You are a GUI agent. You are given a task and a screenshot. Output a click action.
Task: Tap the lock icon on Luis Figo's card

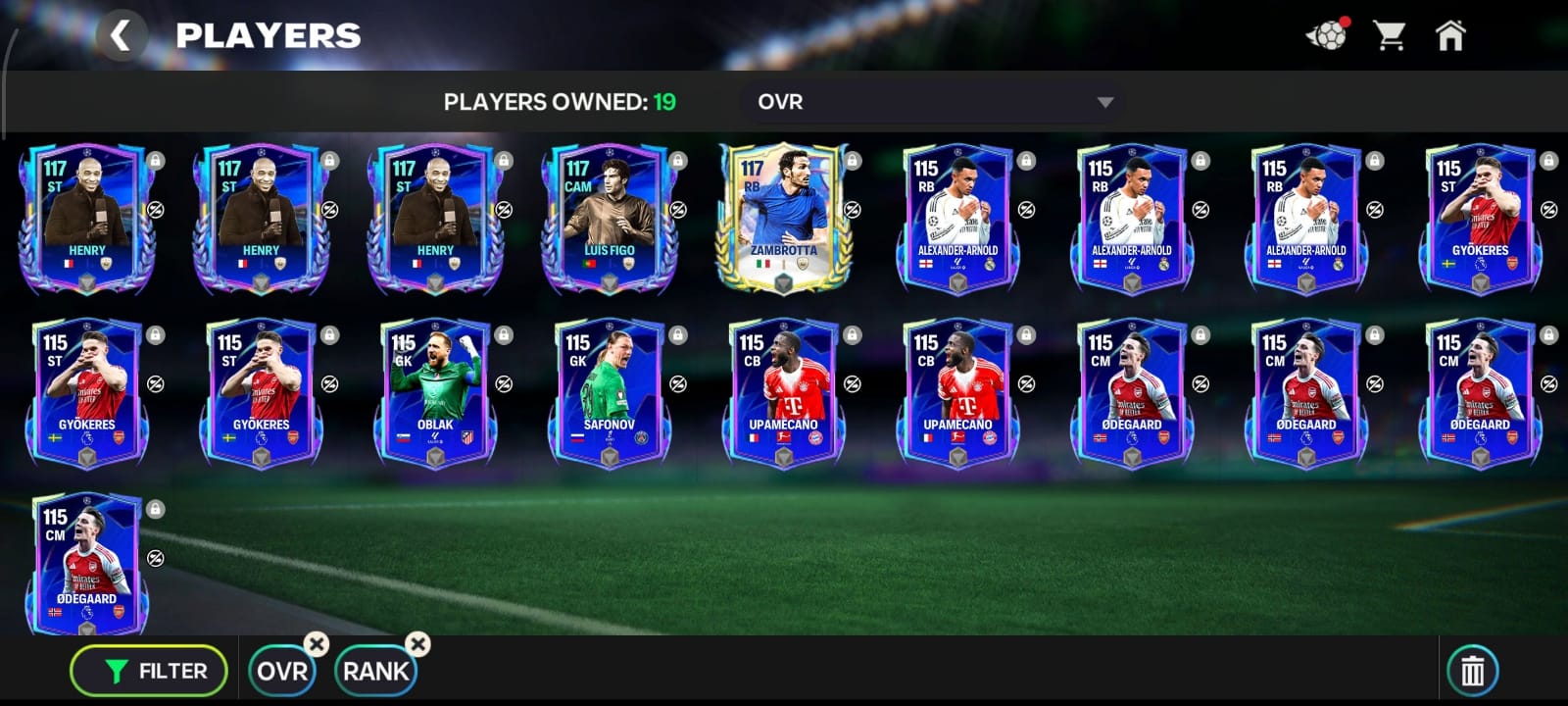(676, 160)
